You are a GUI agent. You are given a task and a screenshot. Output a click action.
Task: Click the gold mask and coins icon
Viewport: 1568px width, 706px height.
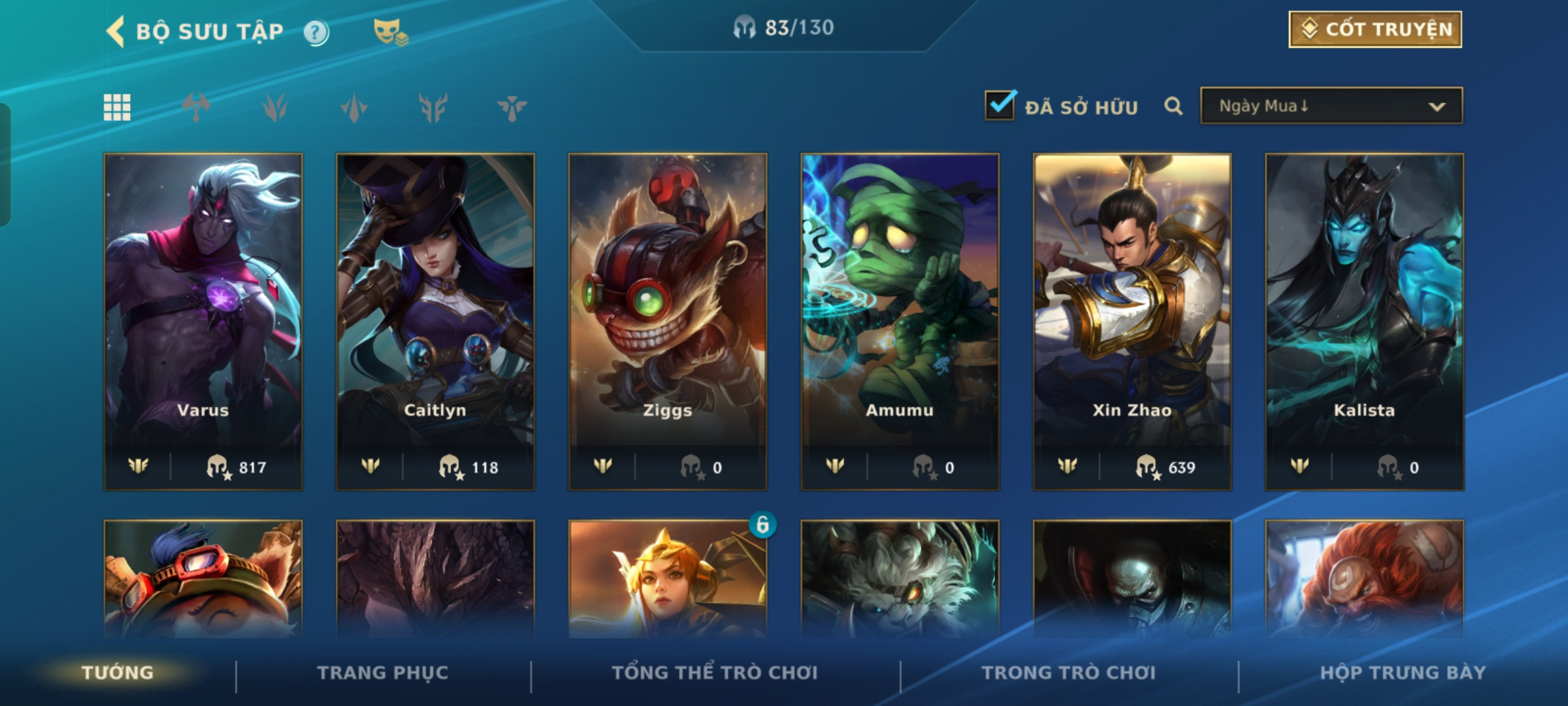click(x=390, y=32)
